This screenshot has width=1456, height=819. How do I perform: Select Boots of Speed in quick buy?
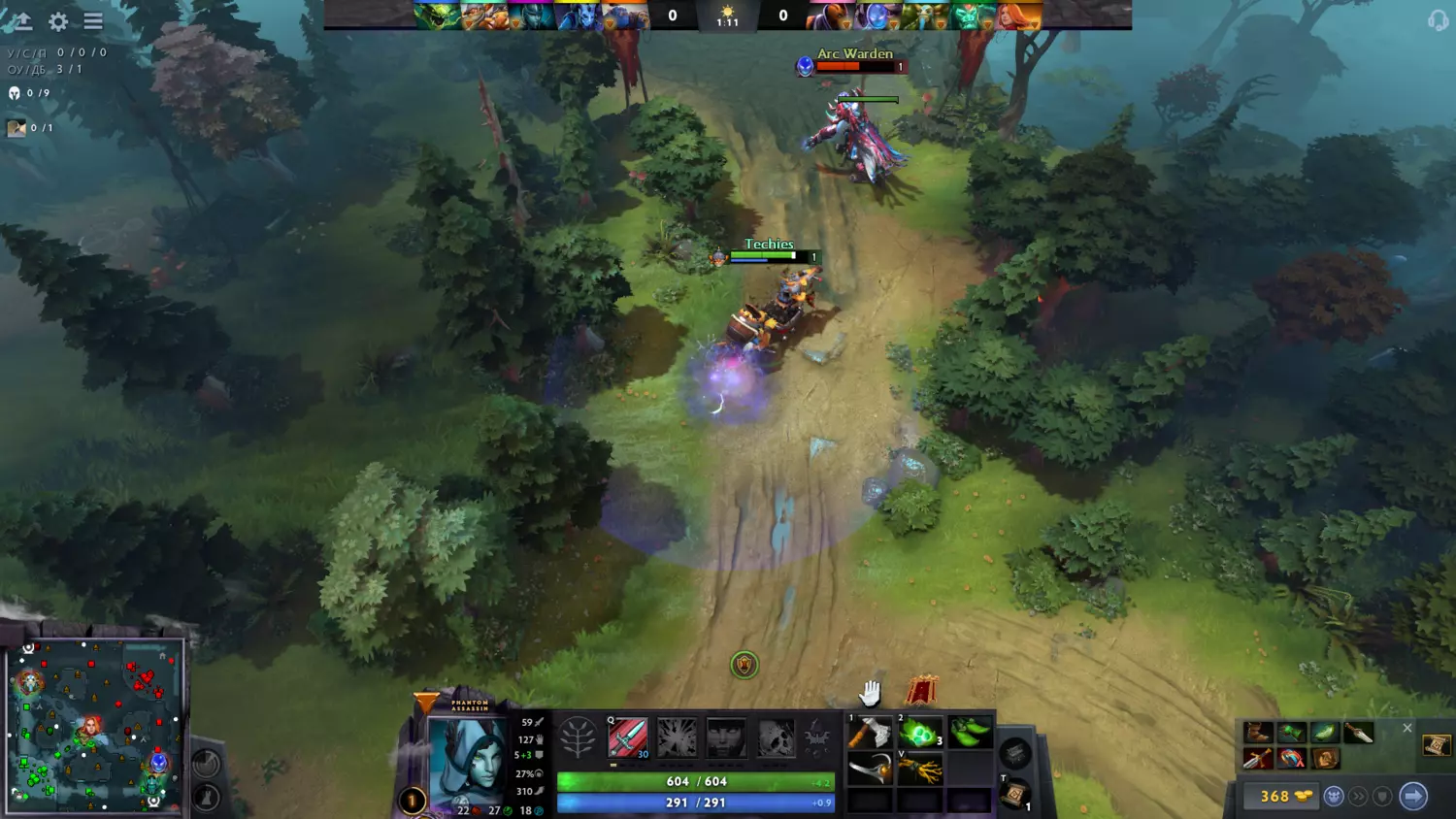pyautogui.click(x=1258, y=733)
